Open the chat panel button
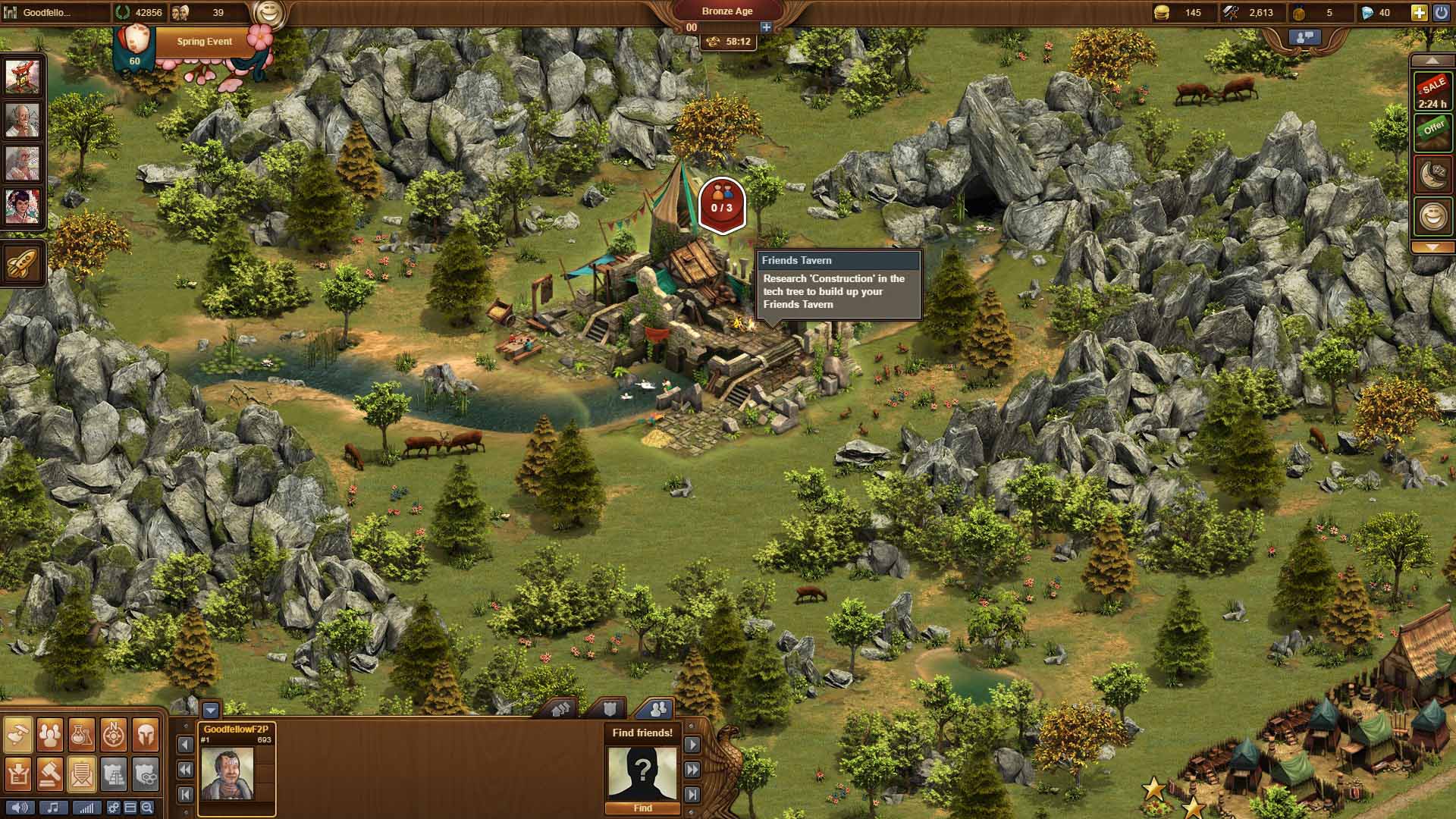The image size is (1456, 819). pyautogui.click(x=1304, y=36)
